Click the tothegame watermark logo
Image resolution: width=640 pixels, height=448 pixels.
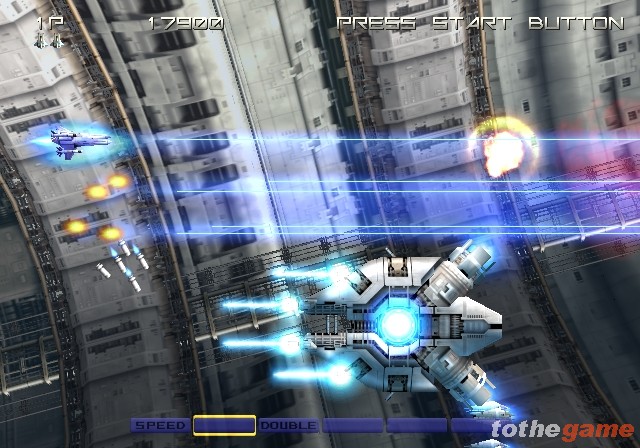[x=562, y=430]
